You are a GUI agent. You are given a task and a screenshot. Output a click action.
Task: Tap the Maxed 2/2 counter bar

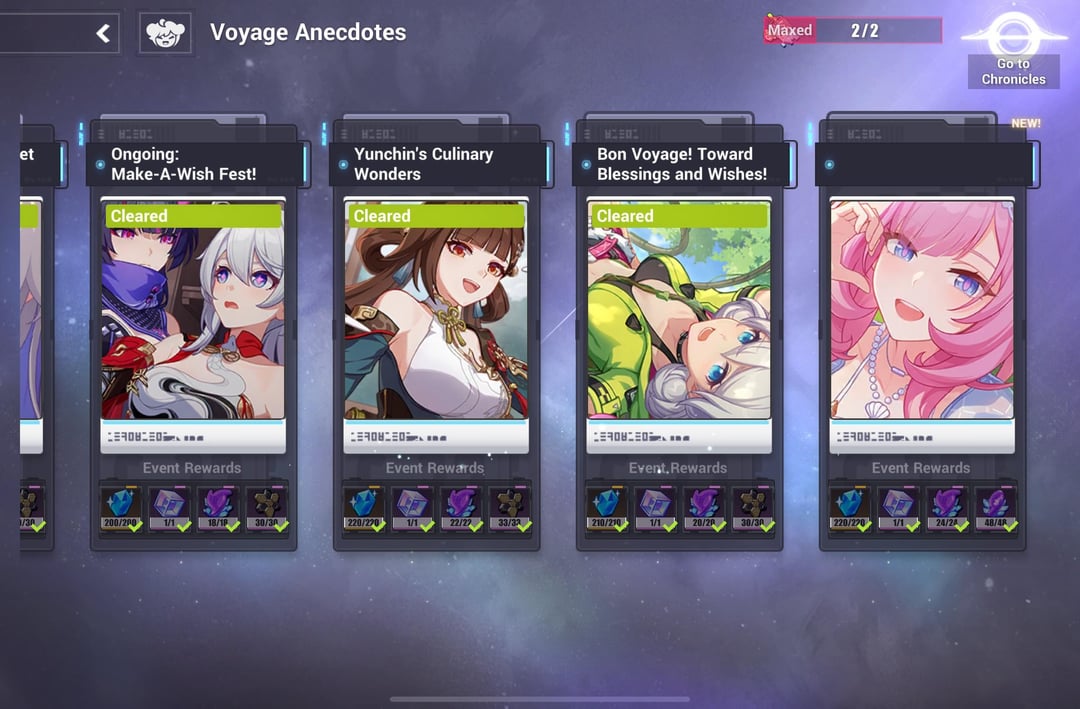coord(853,31)
